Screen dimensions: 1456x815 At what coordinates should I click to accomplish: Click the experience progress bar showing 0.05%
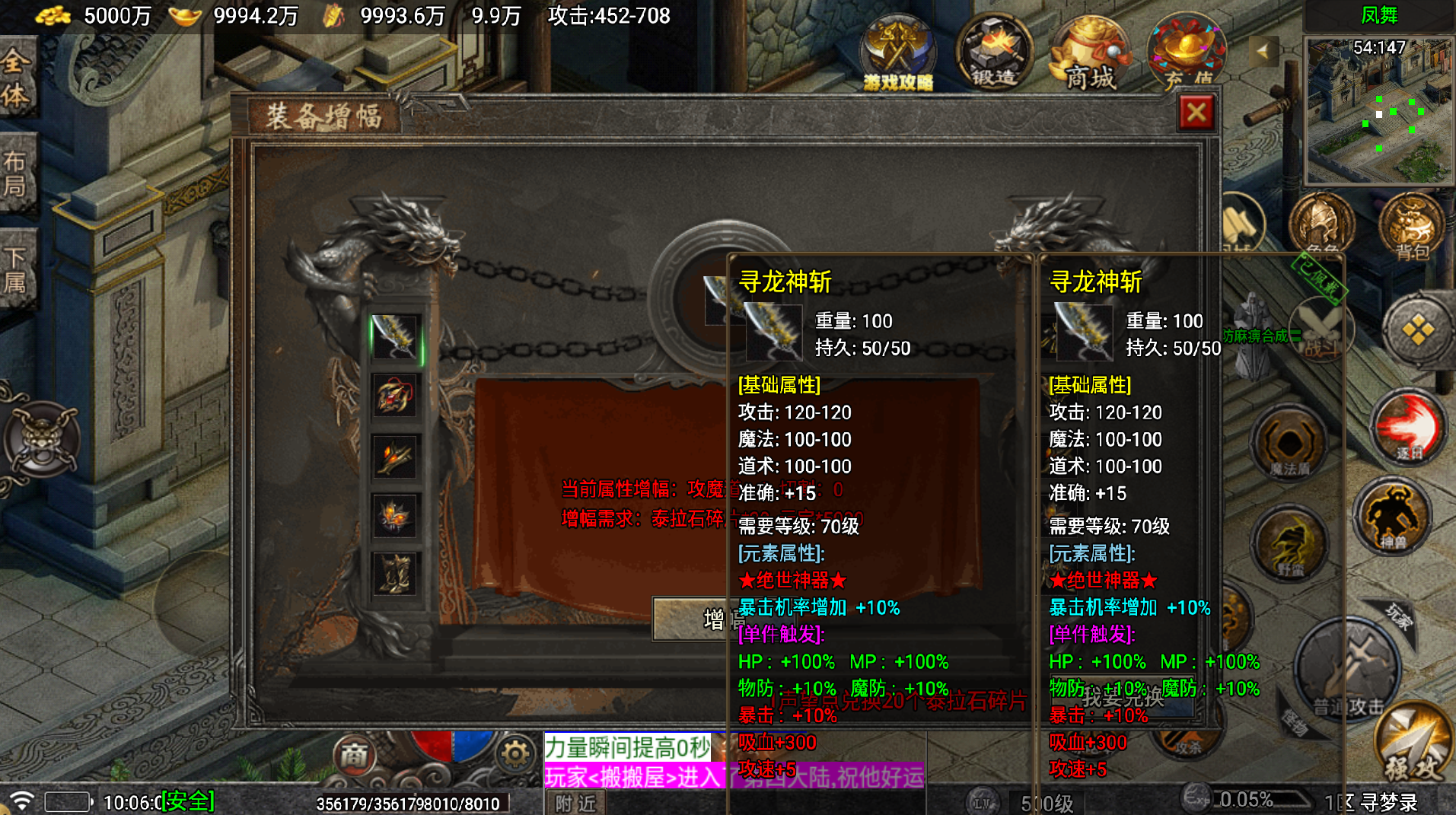[x=1246, y=799]
